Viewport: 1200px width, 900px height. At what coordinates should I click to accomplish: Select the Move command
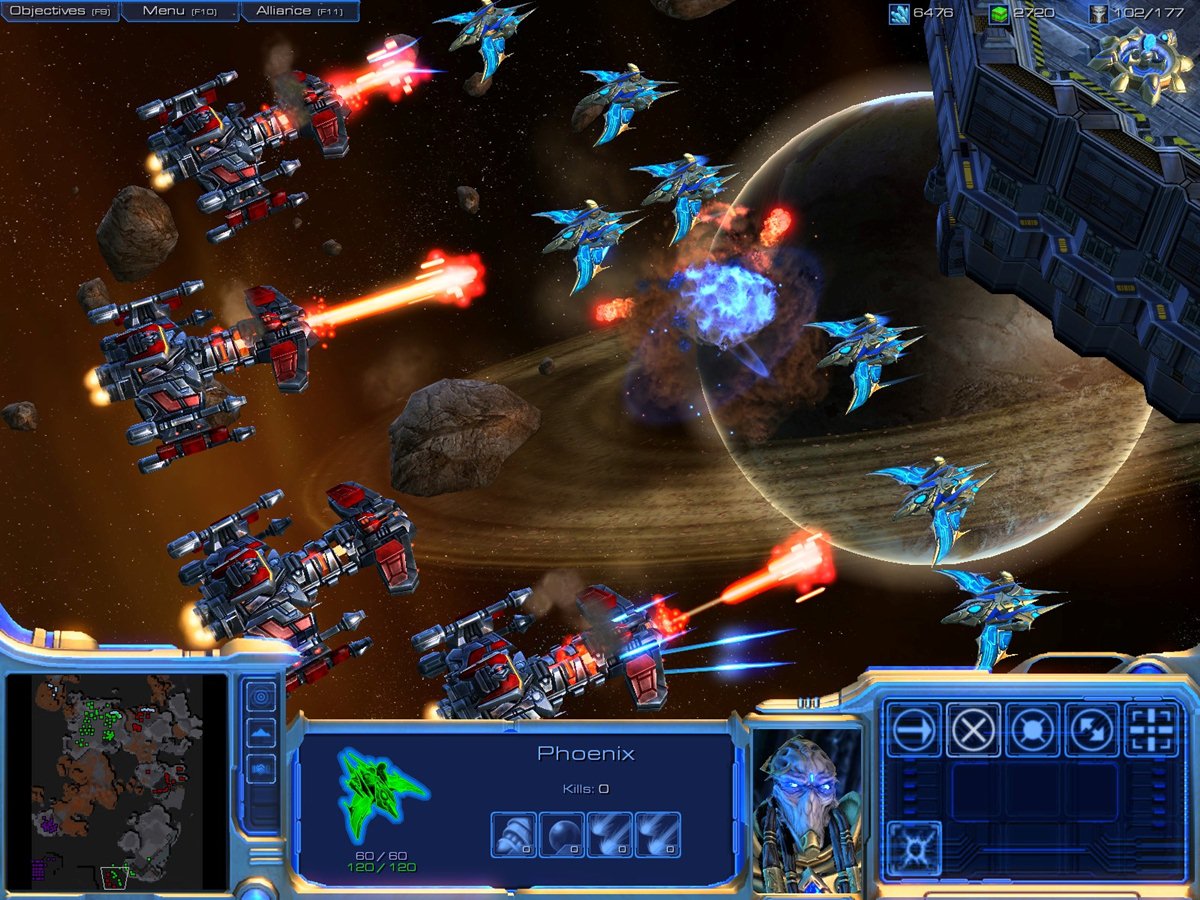(914, 731)
